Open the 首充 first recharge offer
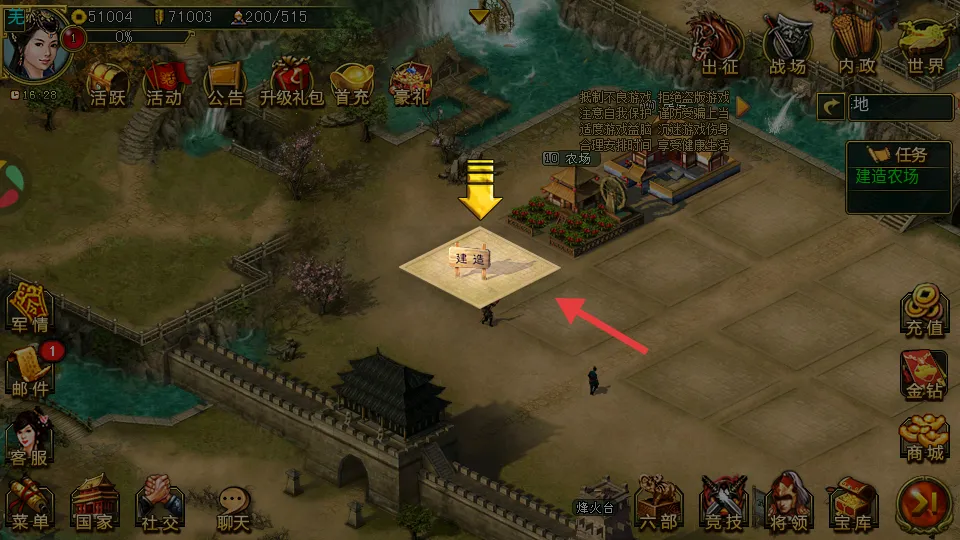Screen dimensions: 960x540 352,84
